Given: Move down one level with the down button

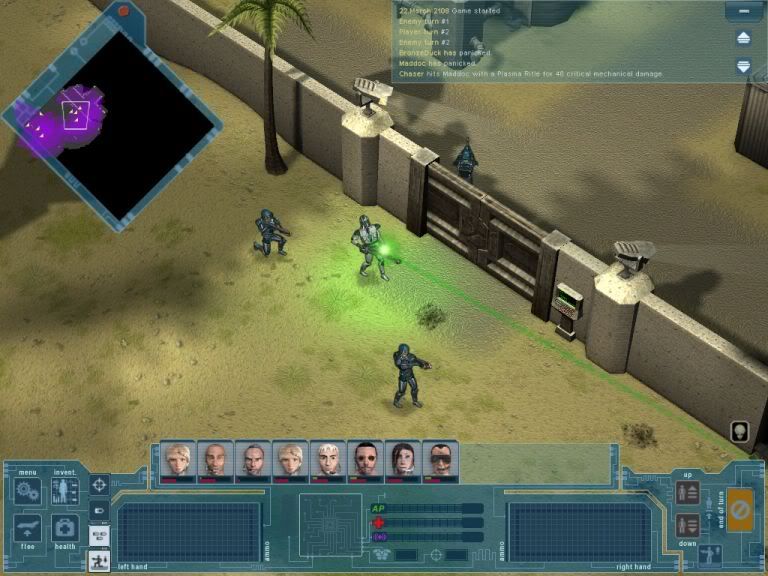Looking at the screenshot, I should (686, 525).
